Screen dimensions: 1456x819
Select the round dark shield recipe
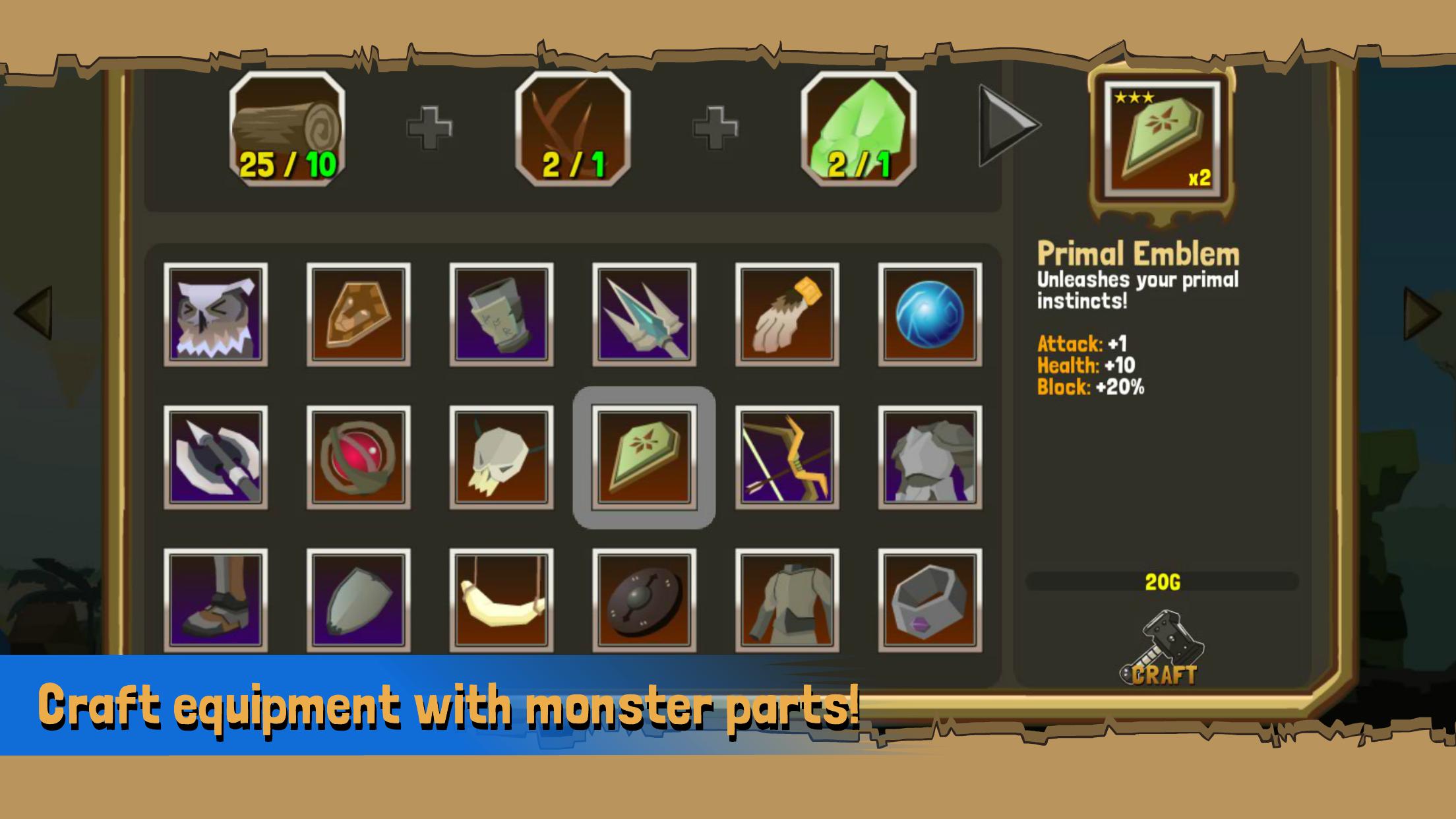click(644, 600)
